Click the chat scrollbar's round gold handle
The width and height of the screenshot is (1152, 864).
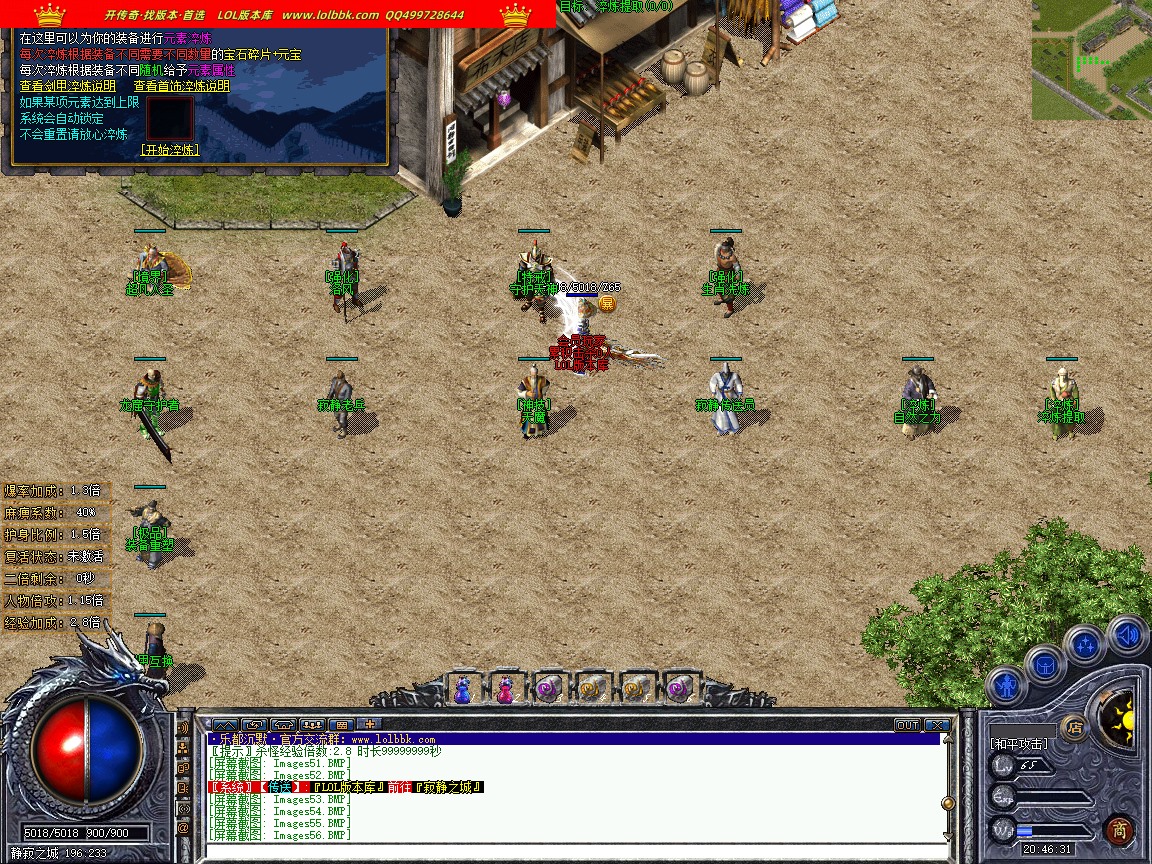pos(947,803)
